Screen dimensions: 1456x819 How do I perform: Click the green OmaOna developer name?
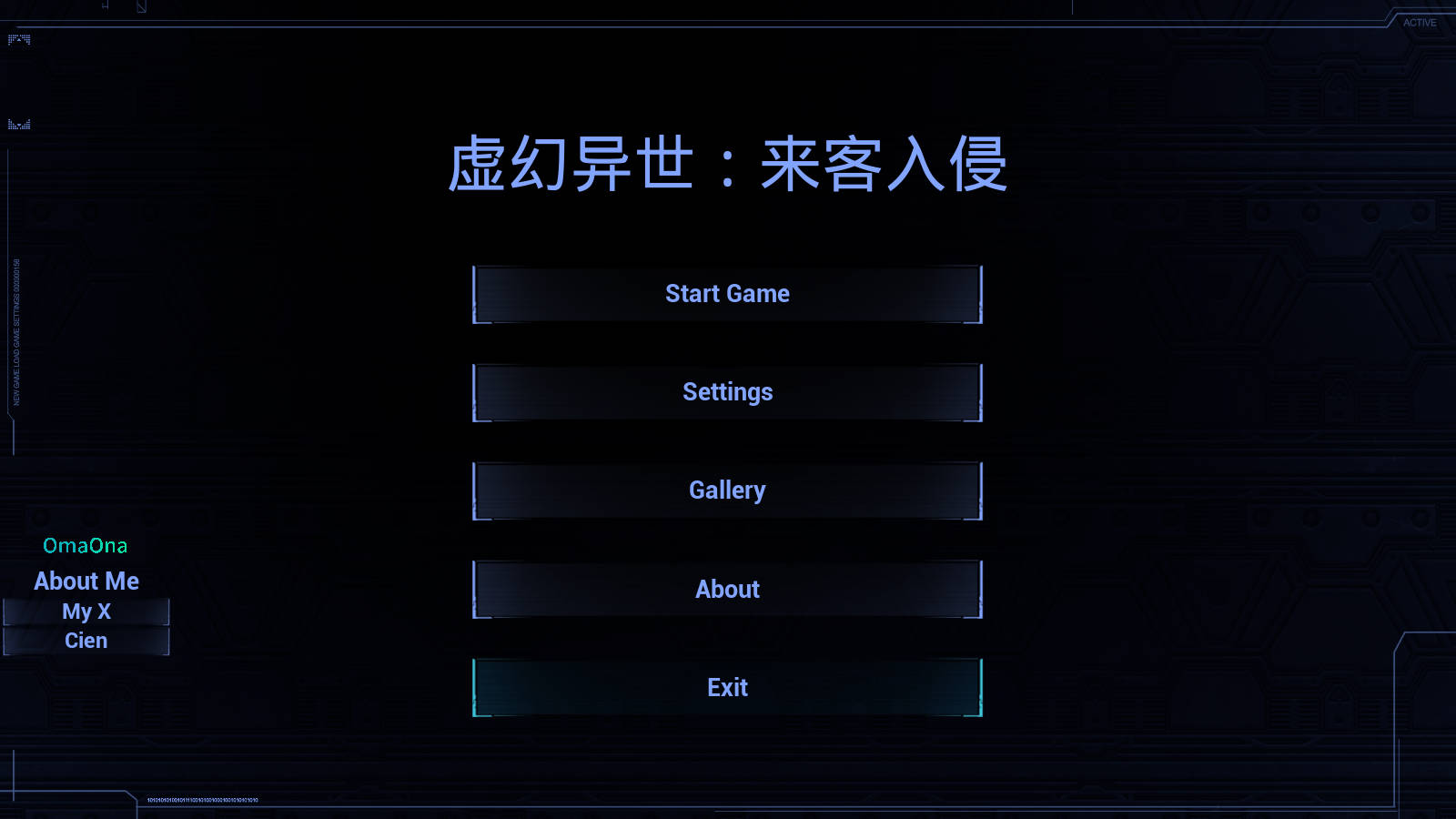tap(86, 545)
